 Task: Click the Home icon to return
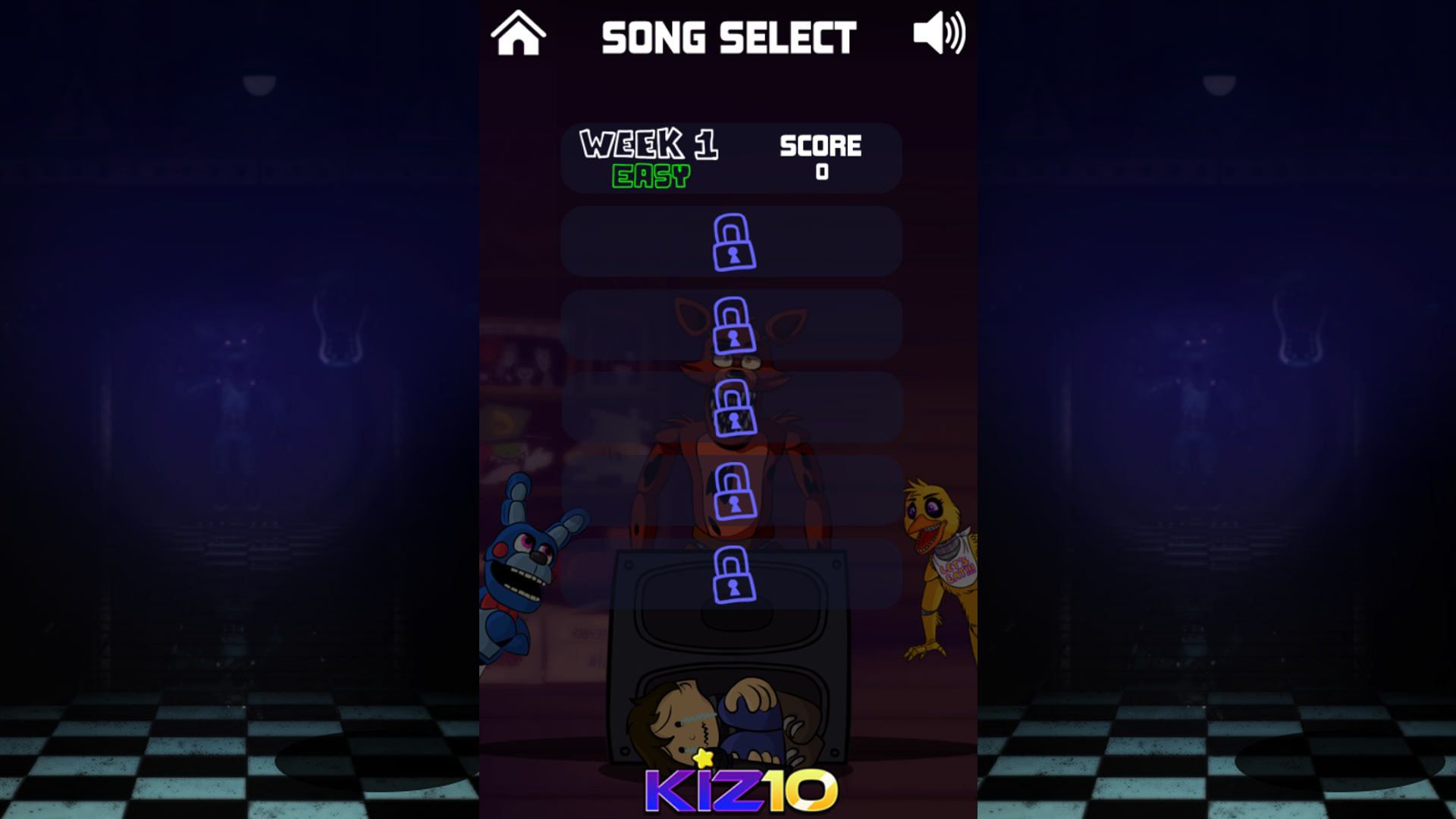(x=519, y=33)
